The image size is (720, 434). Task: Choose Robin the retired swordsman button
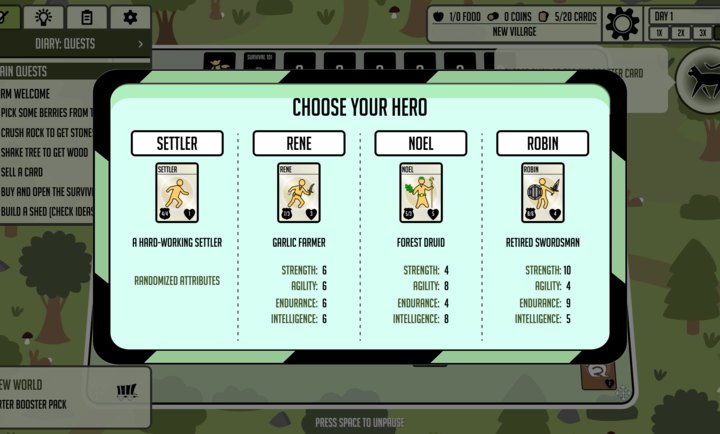click(543, 143)
